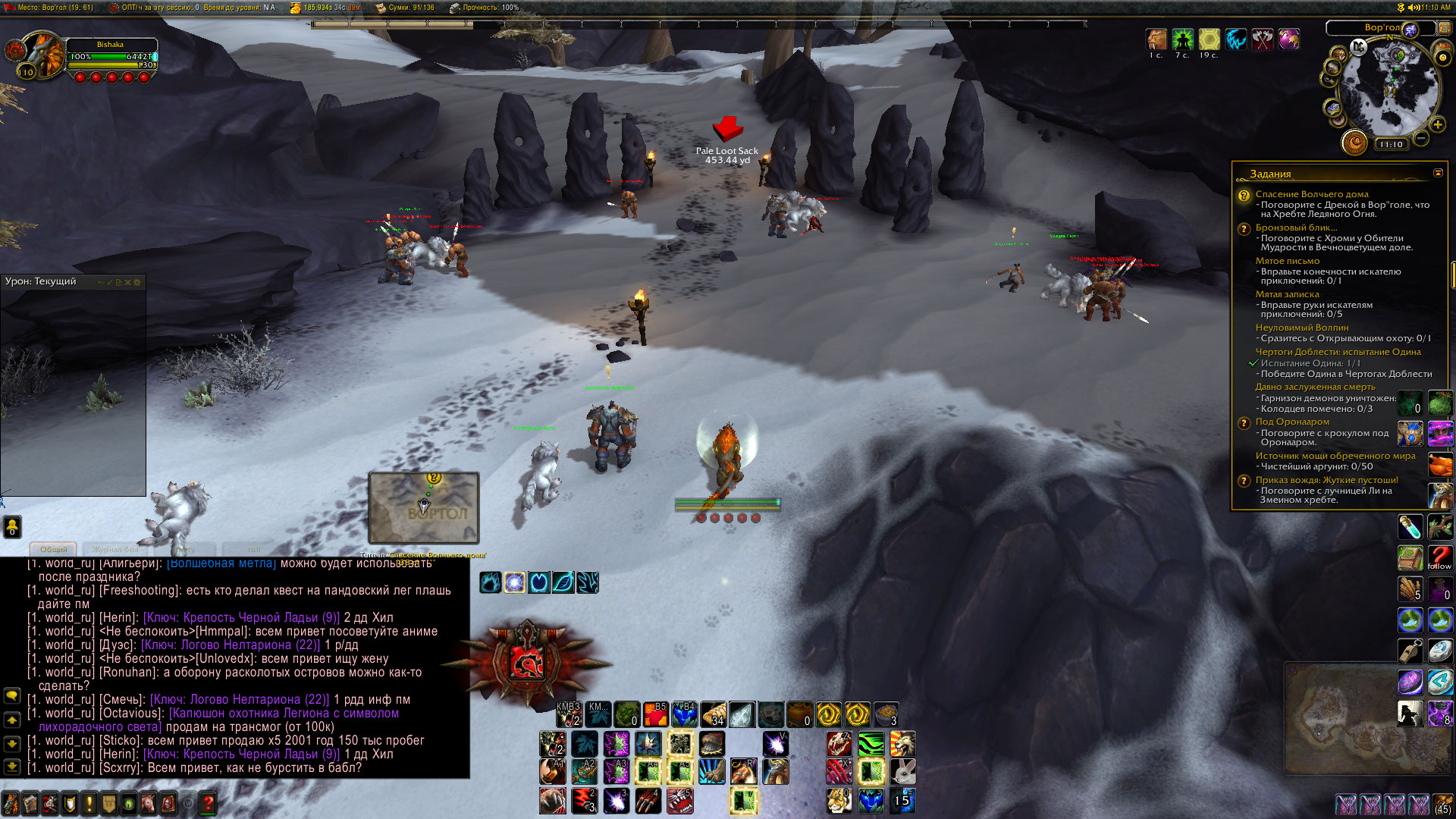Image resolution: width=1456 pixels, height=819 pixels.
Task: Use the bread food item with 34 stacks
Action: pos(714,714)
